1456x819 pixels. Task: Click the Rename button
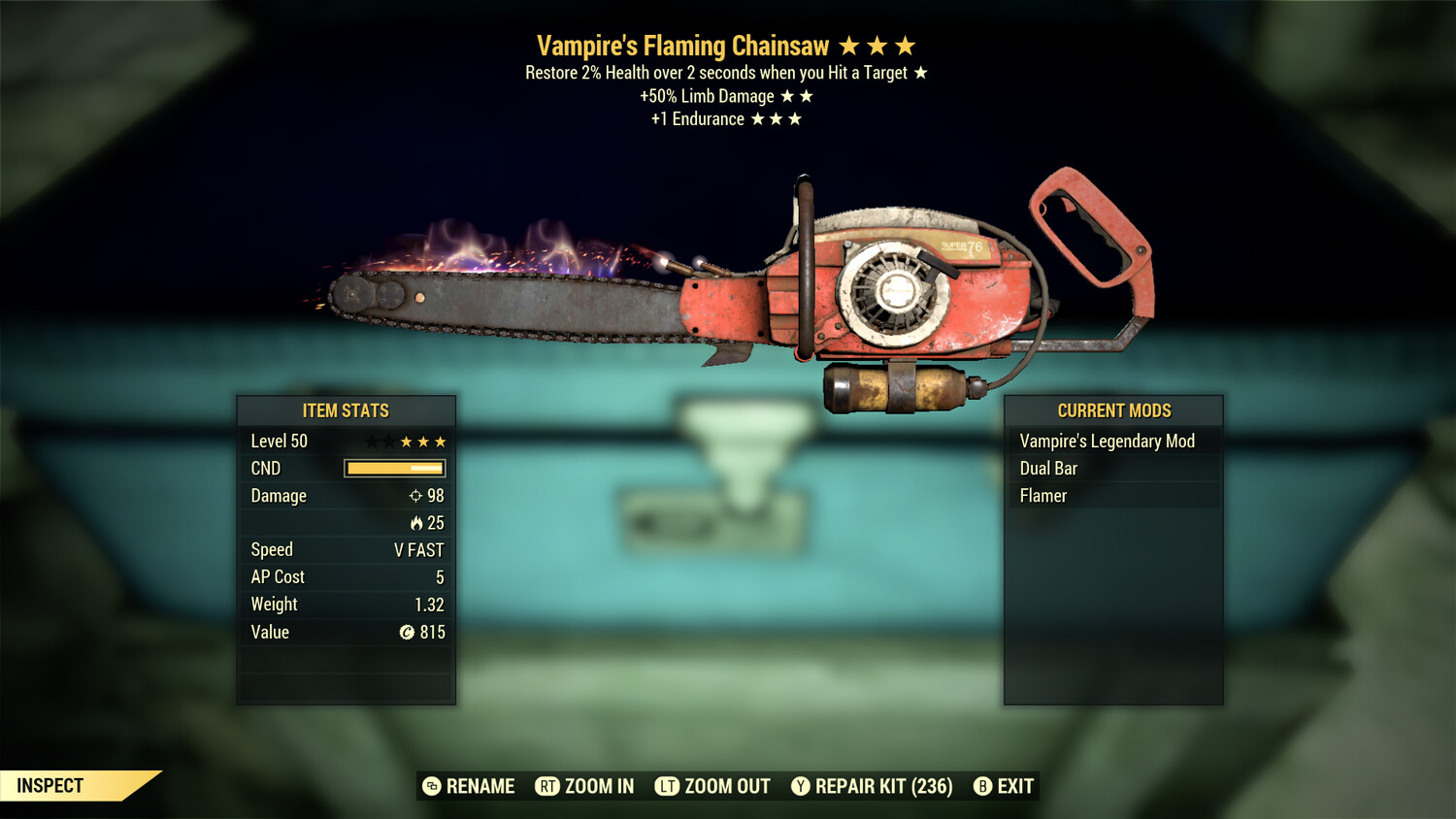469,786
